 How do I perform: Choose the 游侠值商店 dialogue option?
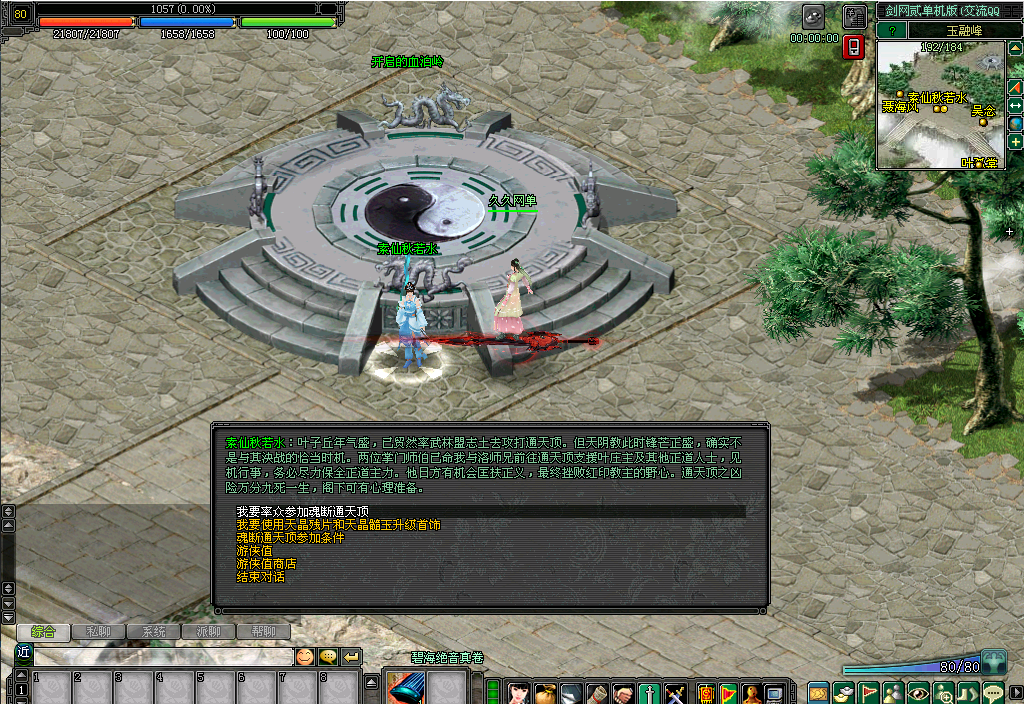point(266,564)
